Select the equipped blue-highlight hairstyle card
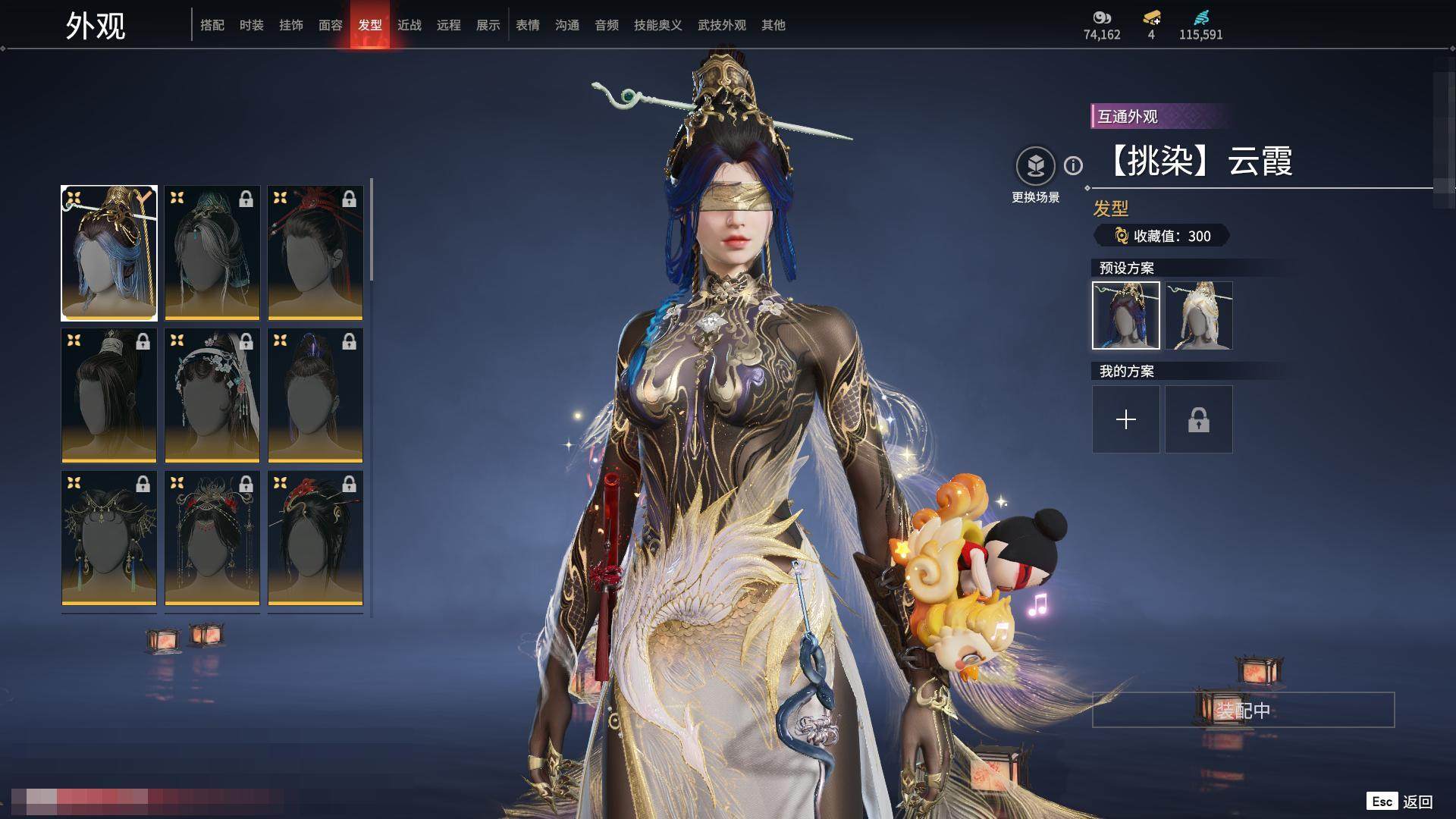1456x819 pixels. (x=109, y=253)
